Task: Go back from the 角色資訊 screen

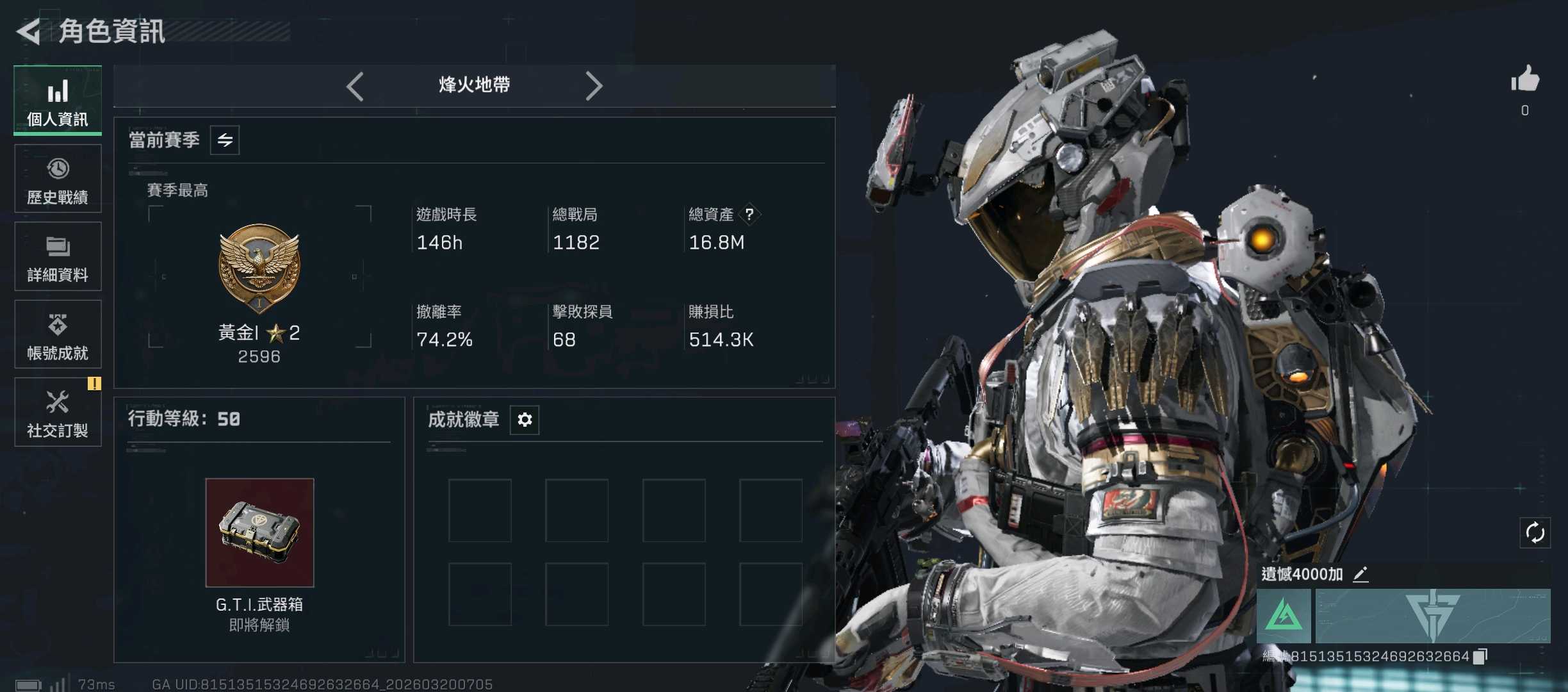Action: tap(29, 31)
